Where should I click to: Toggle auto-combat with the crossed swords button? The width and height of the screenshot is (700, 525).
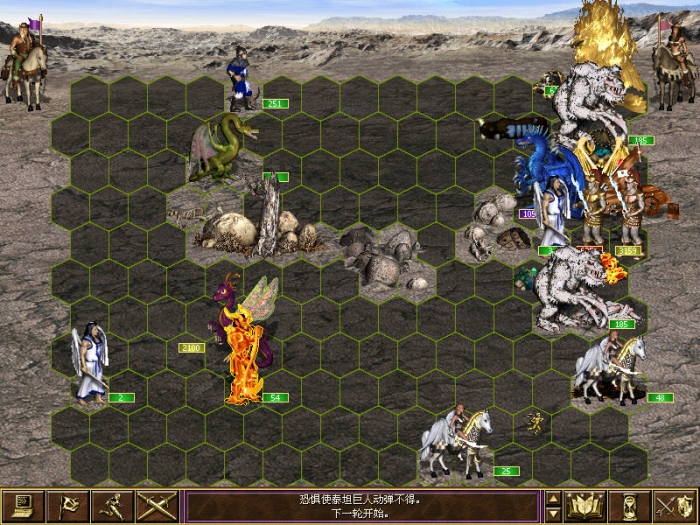157,505
